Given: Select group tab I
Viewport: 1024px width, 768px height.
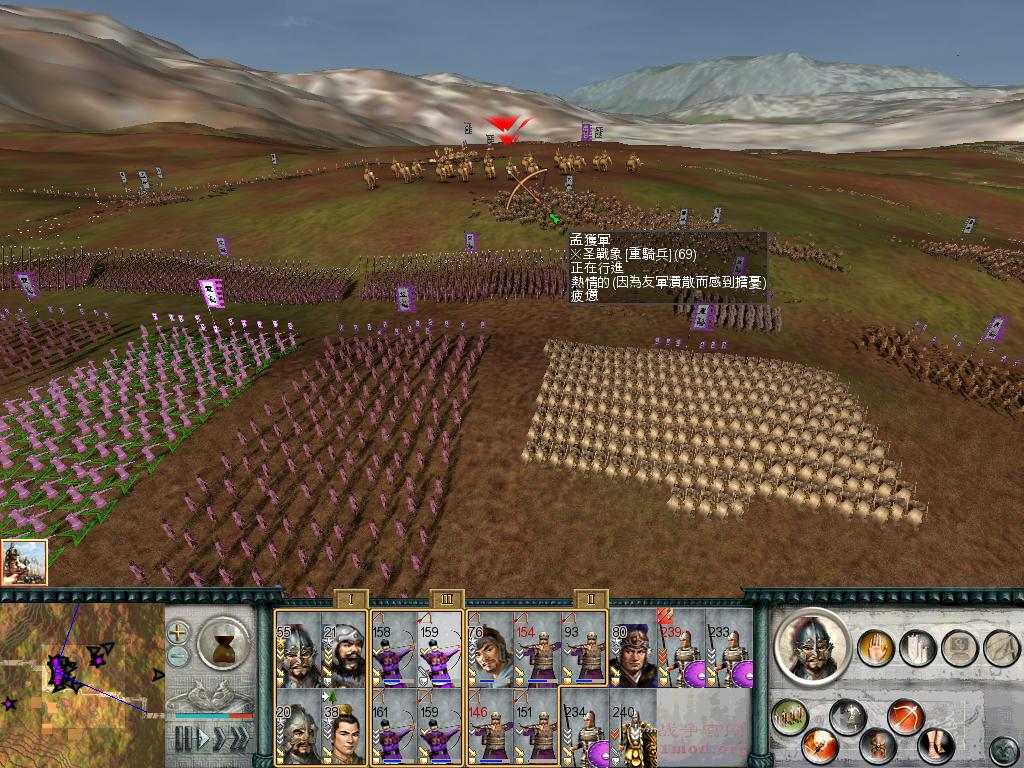Looking at the screenshot, I should [350, 599].
